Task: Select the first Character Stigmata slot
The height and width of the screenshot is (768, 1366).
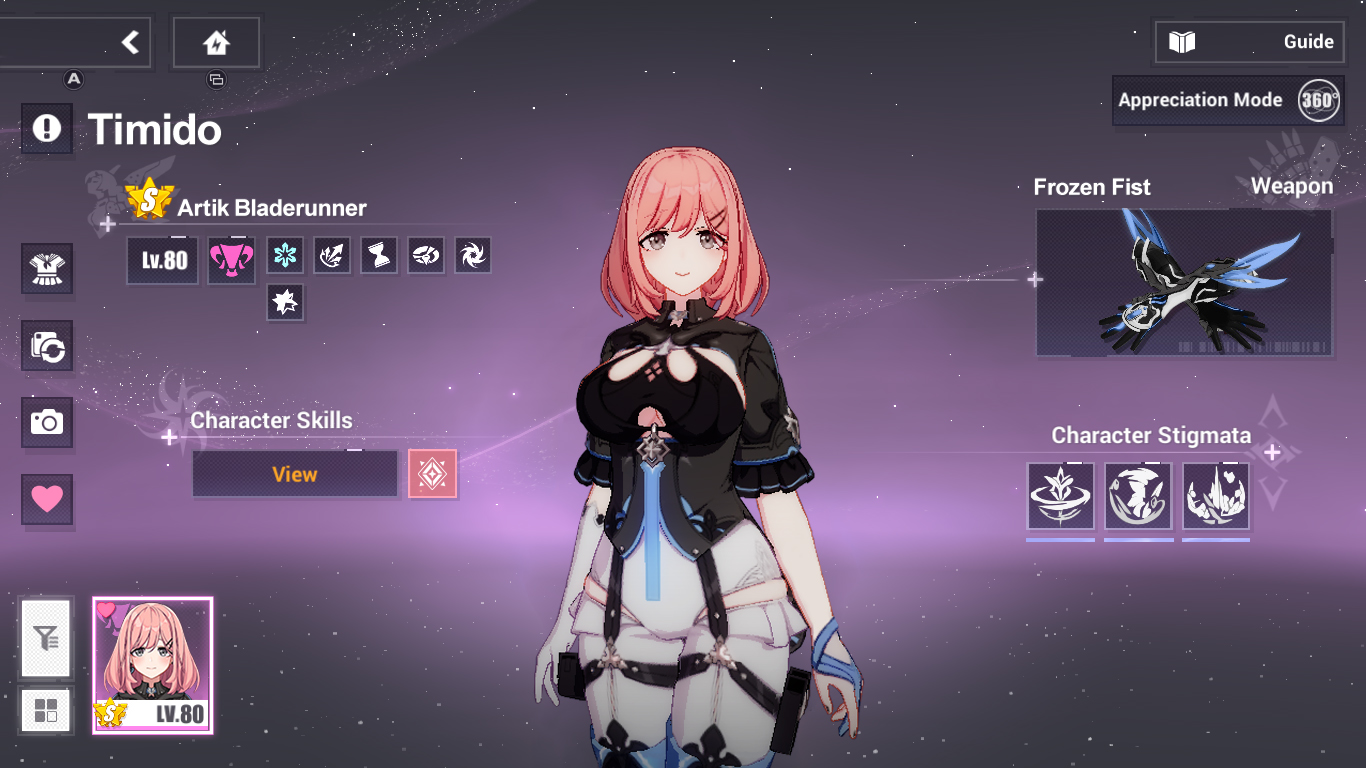Action: click(x=1060, y=496)
